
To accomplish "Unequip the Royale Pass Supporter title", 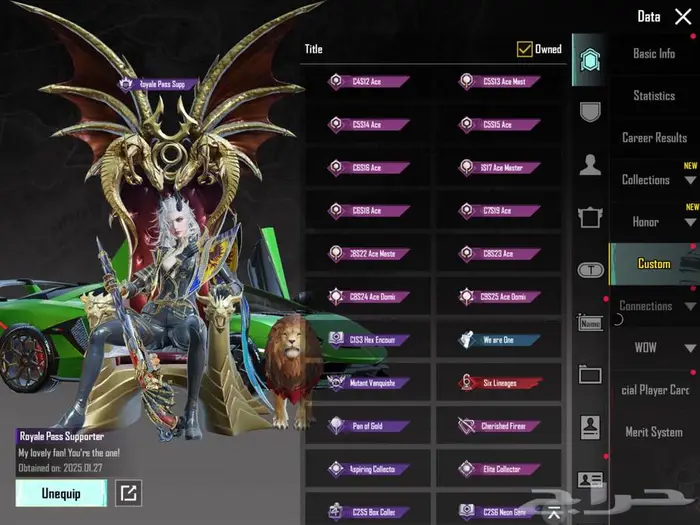I will click(x=61, y=492).
